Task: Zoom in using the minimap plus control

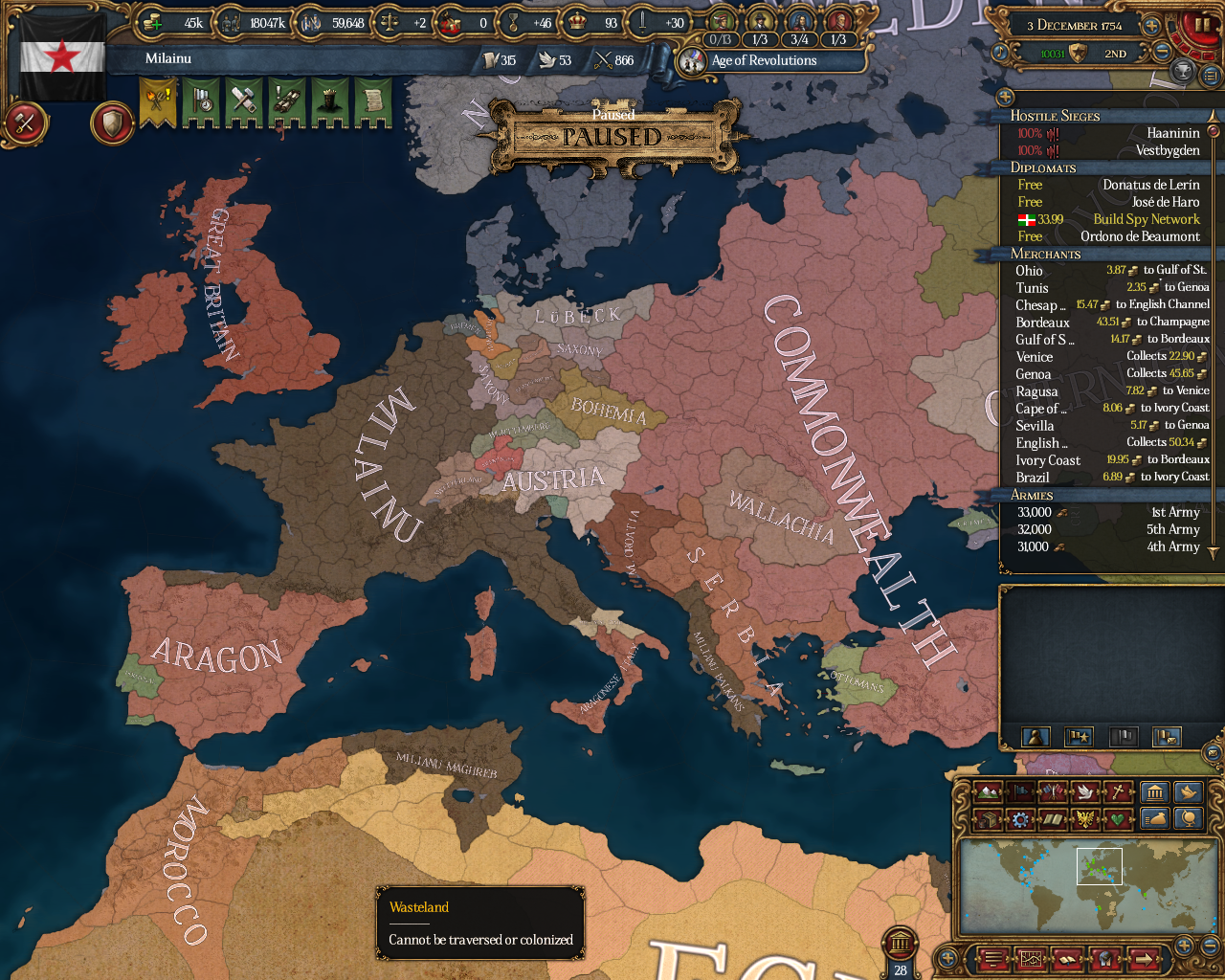Action: [1183, 945]
